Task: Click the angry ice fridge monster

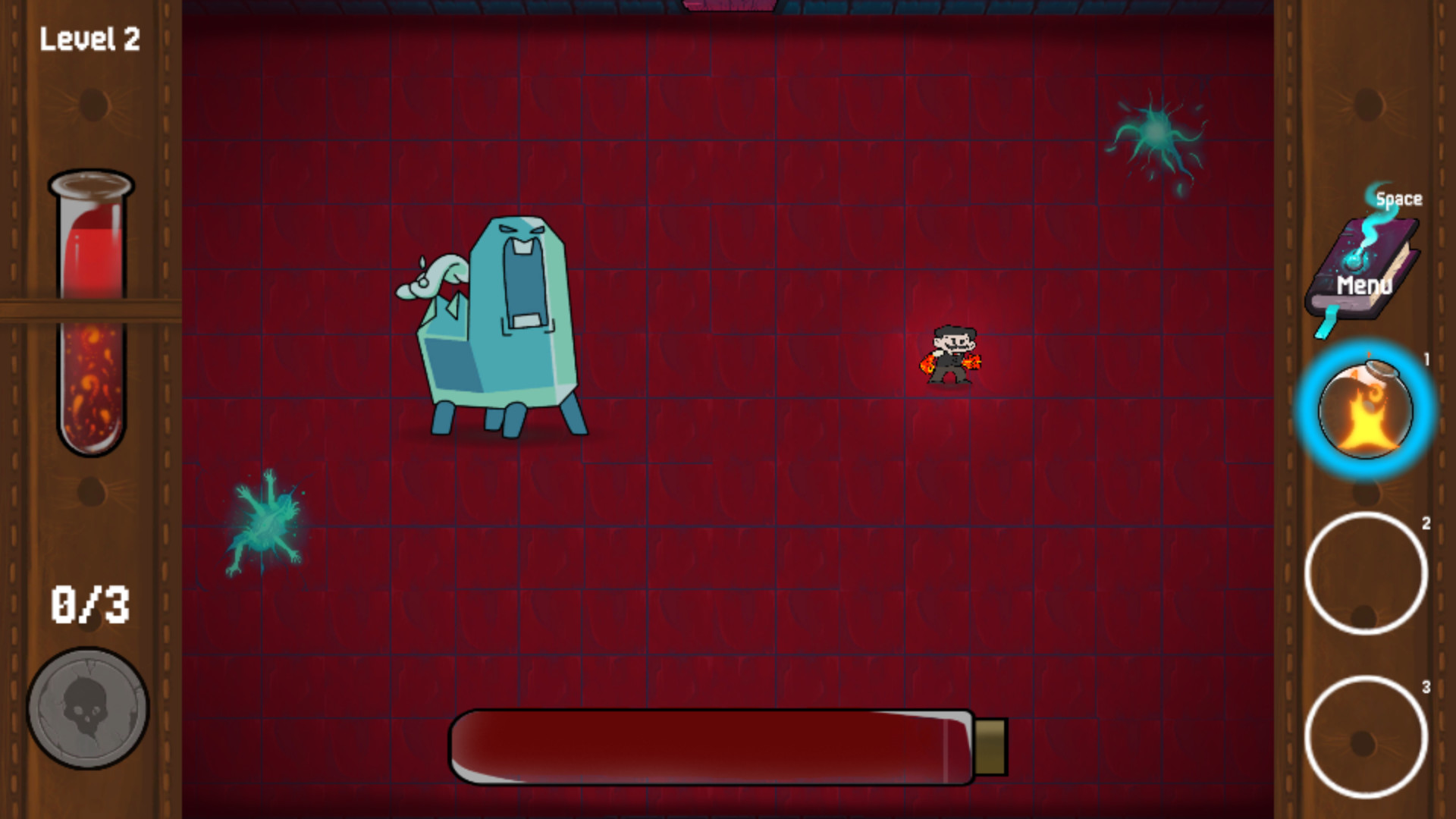Action: tap(500, 326)
